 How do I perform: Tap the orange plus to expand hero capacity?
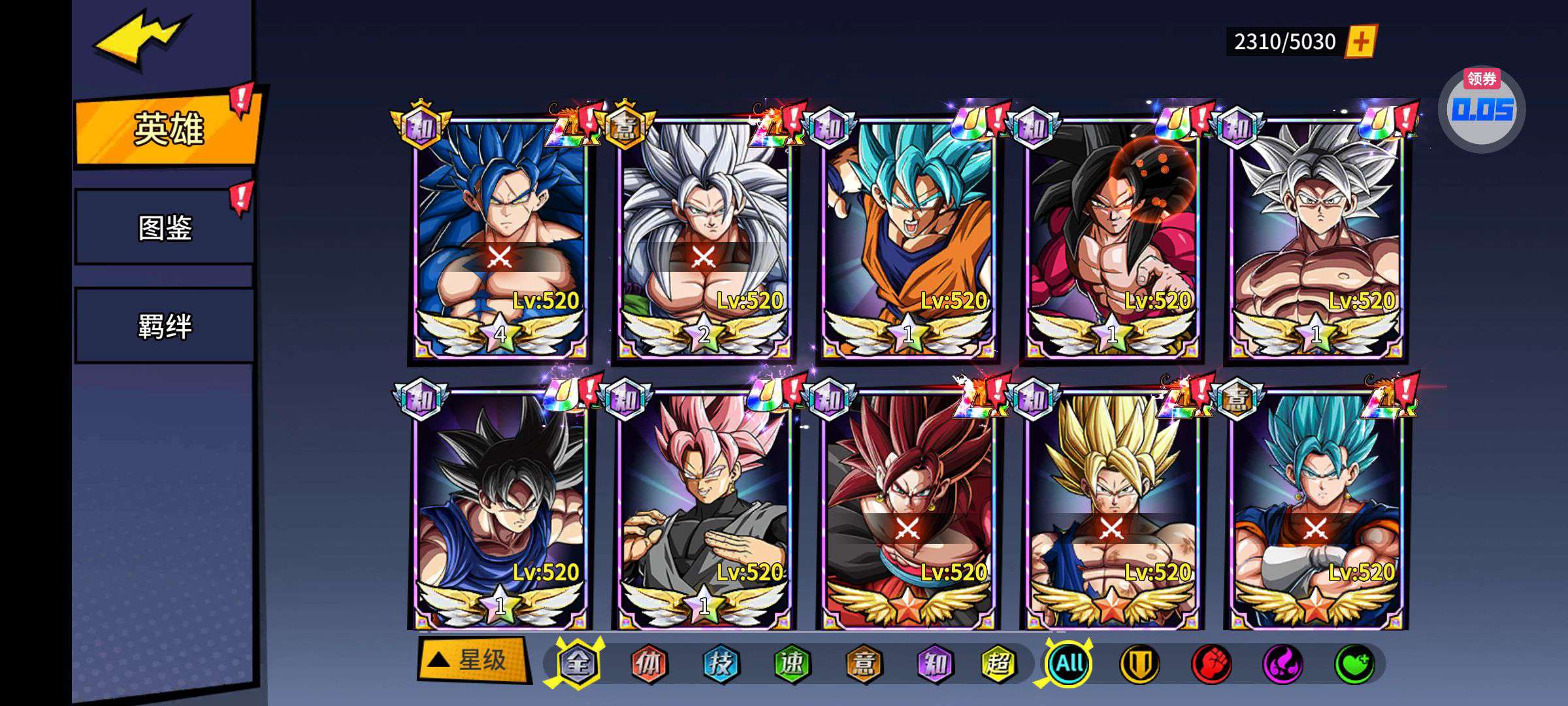[x=1361, y=42]
